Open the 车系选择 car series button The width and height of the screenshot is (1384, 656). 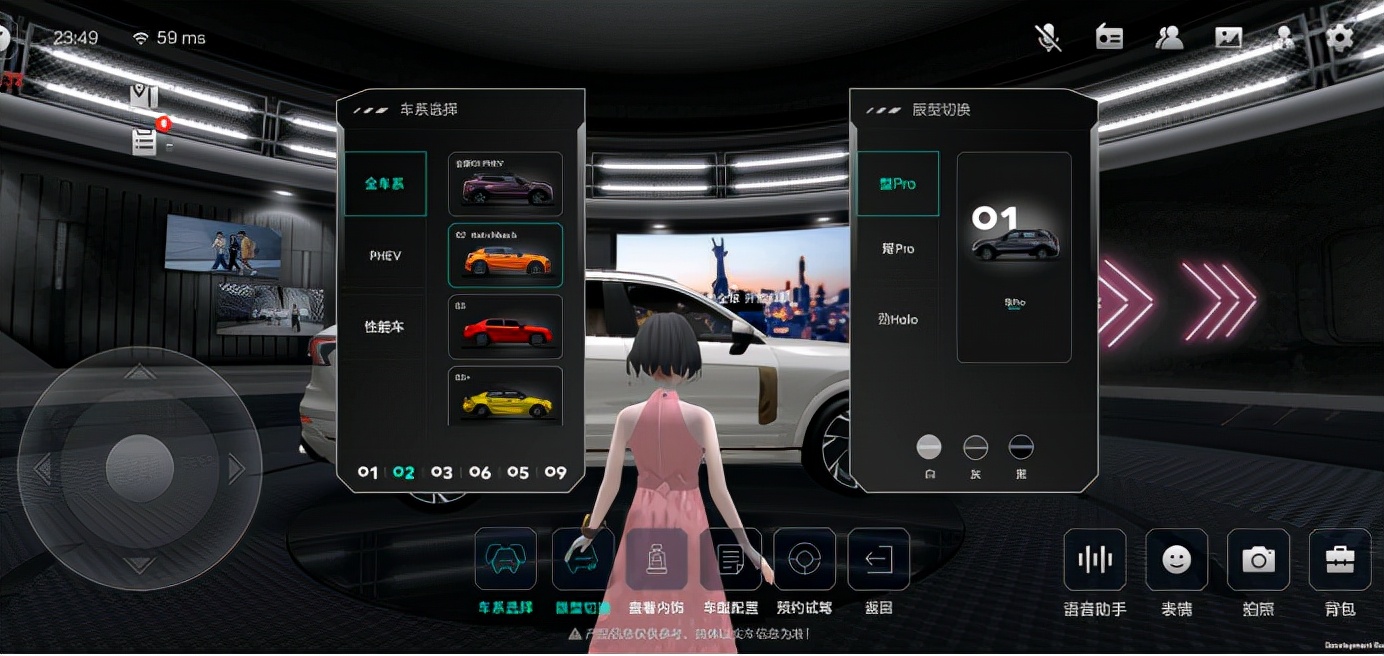pyautogui.click(x=505, y=560)
